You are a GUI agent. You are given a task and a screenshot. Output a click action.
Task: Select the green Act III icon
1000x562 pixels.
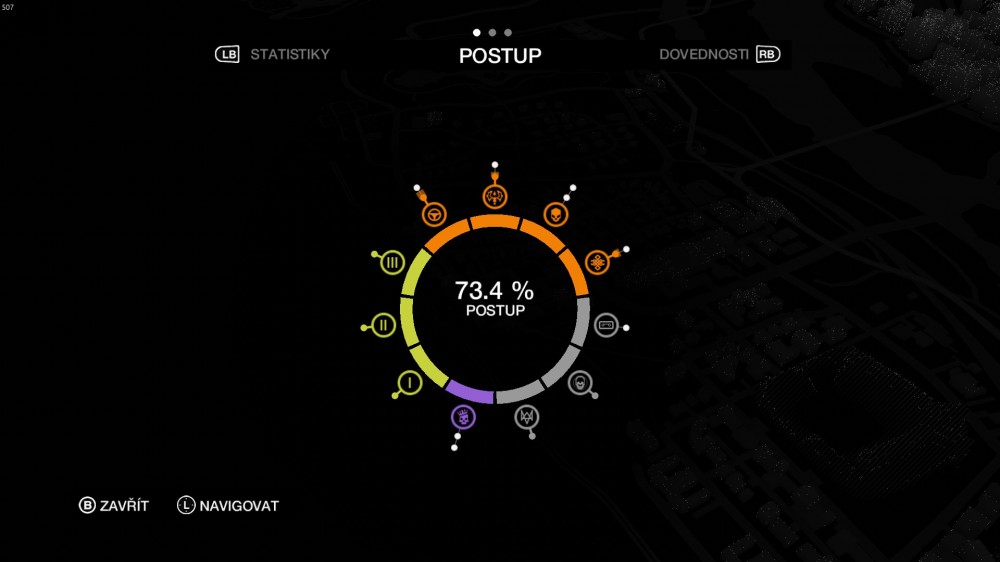click(392, 263)
